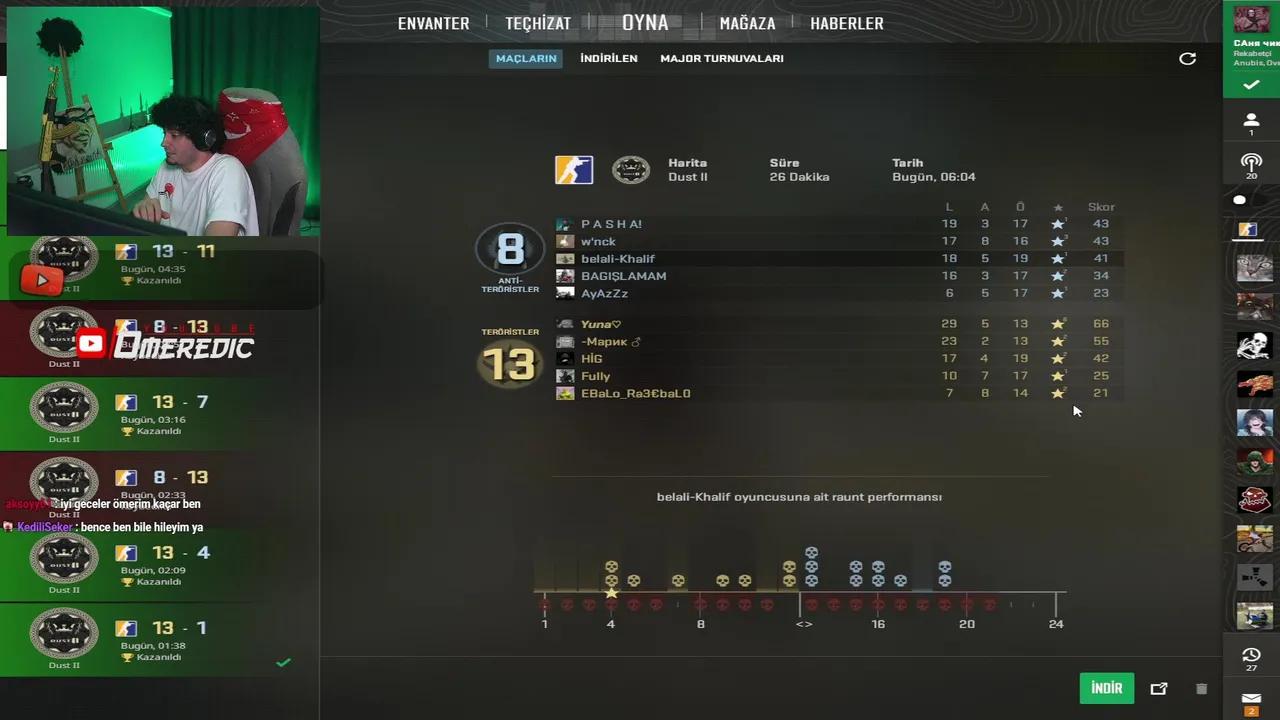Click the YouTube icon on the 8-13 match
Image resolution: width=1280 pixels, height=720 pixels.
91,342
